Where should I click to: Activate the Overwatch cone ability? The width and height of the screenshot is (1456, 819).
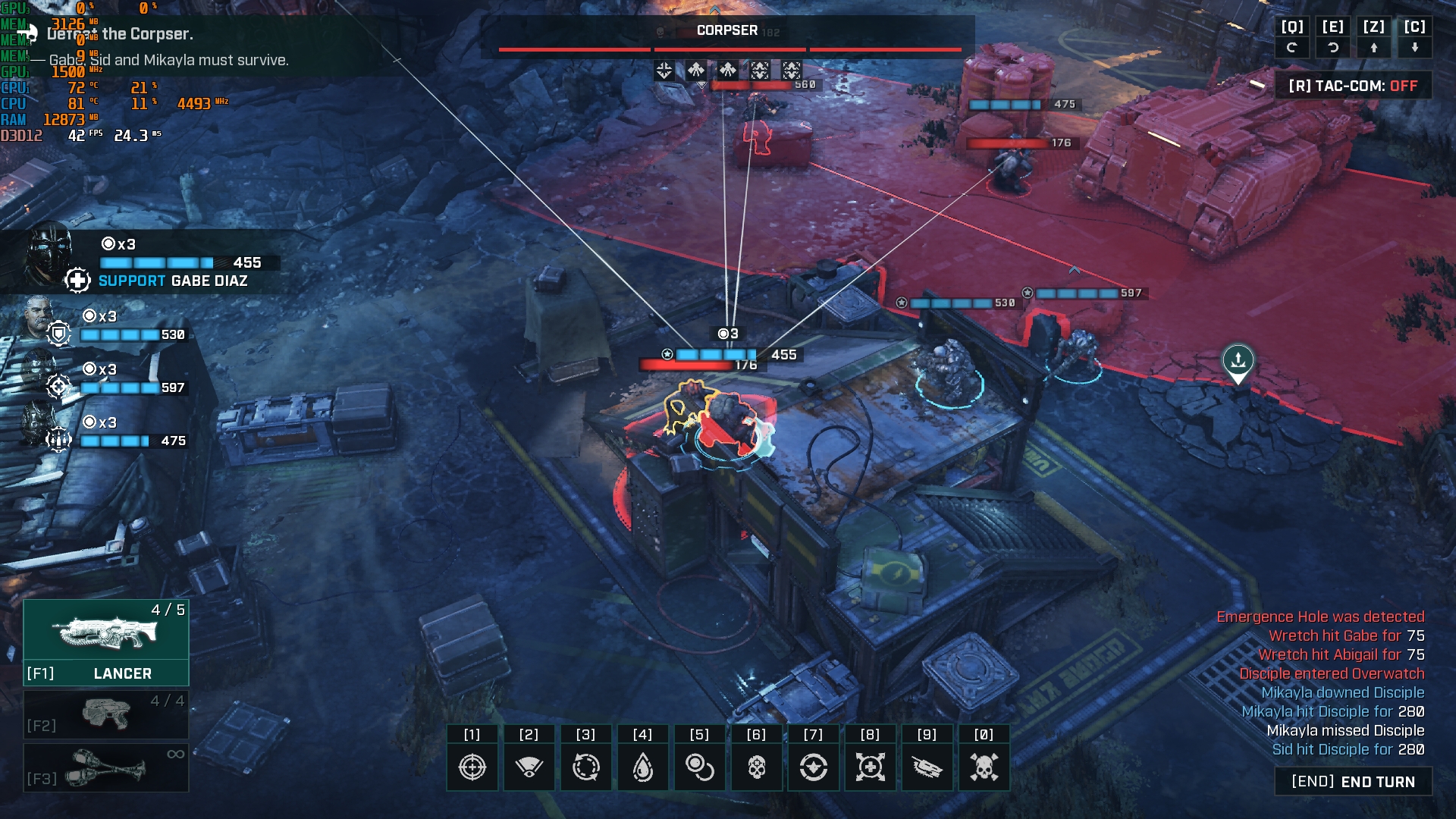pyautogui.click(x=529, y=767)
